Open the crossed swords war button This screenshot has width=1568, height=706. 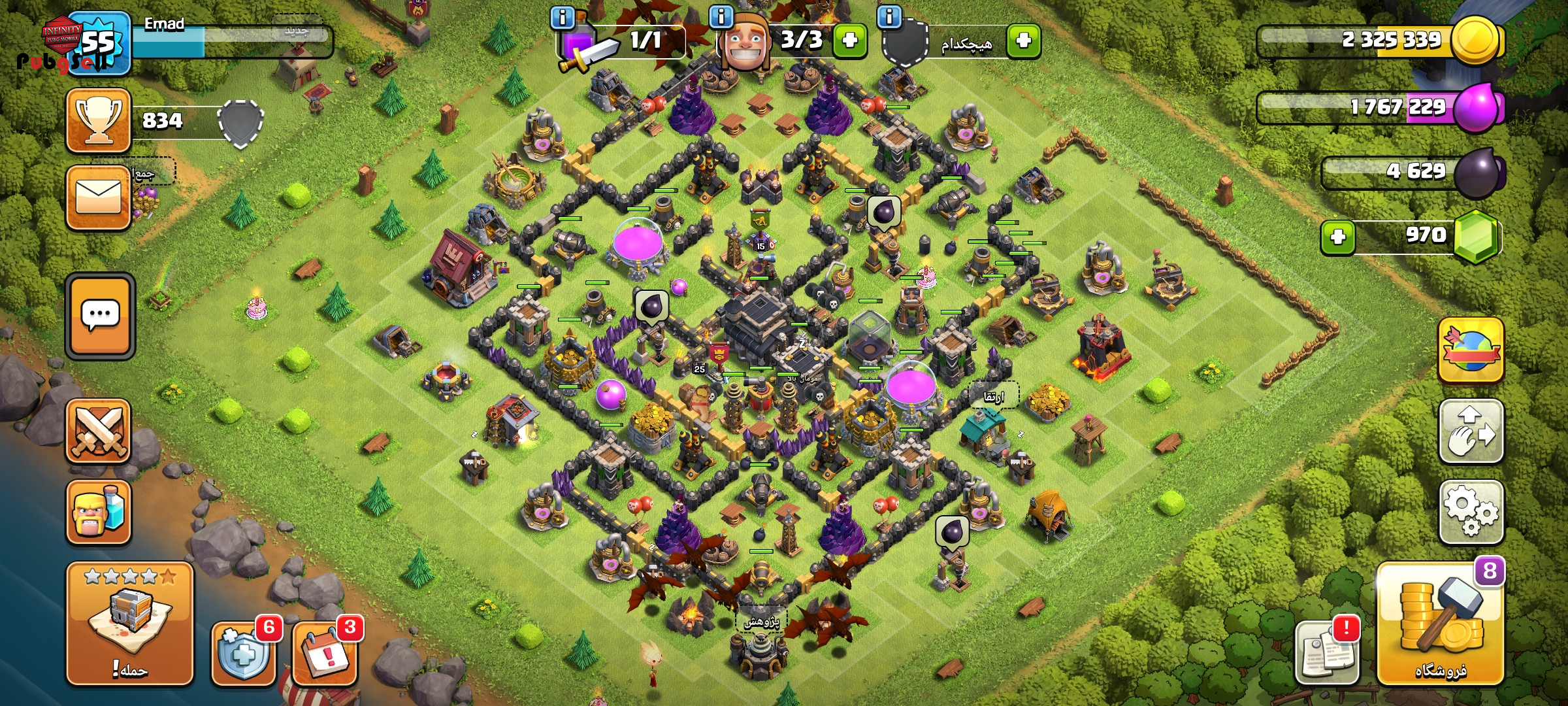click(99, 431)
